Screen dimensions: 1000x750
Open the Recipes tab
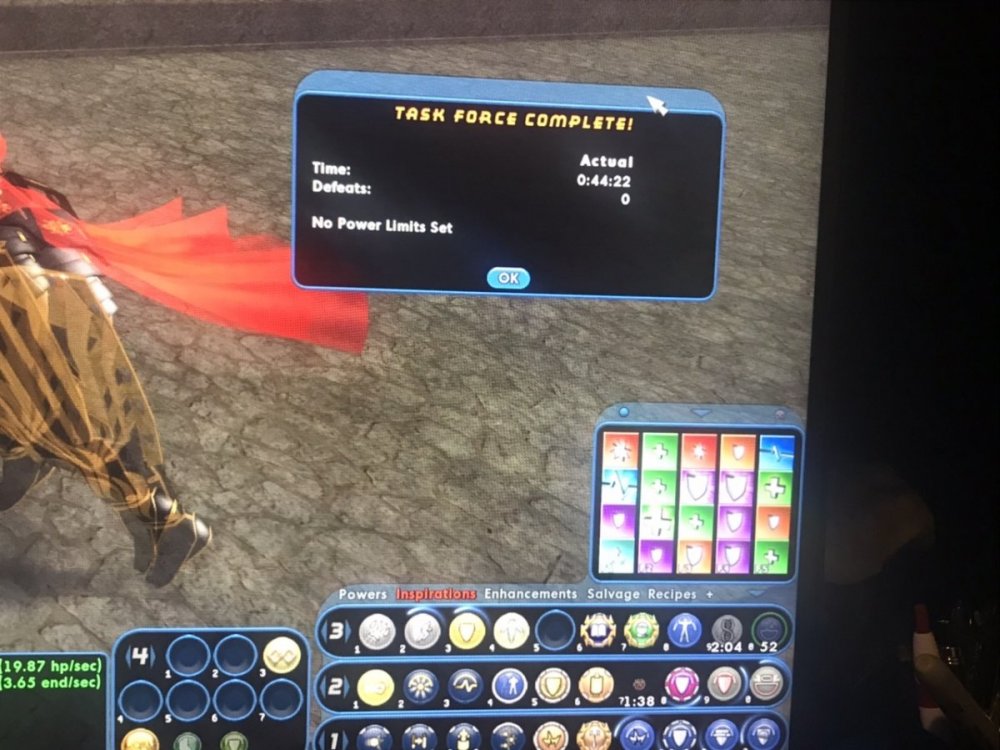(671, 594)
